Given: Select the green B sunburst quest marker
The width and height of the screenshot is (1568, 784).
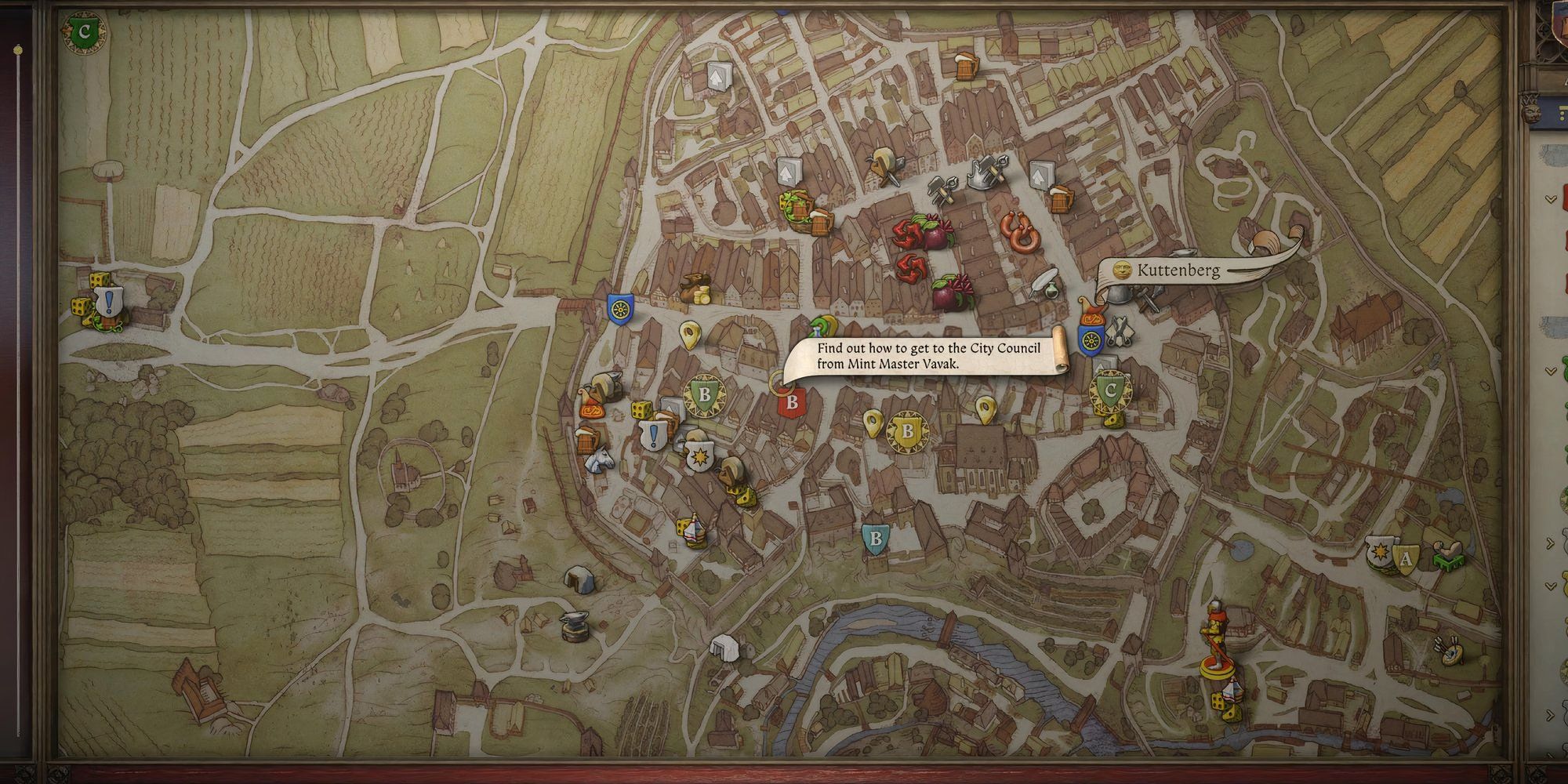Looking at the screenshot, I should pos(704,395).
